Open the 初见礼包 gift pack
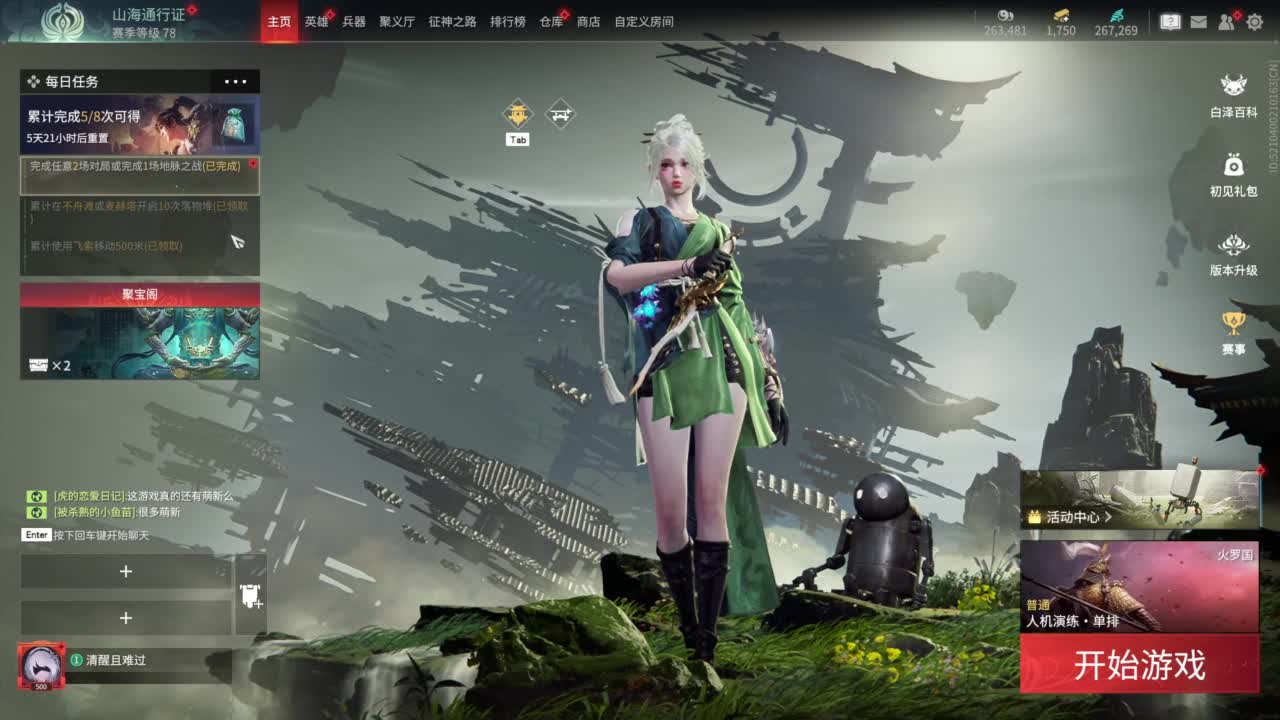 tap(1234, 168)
